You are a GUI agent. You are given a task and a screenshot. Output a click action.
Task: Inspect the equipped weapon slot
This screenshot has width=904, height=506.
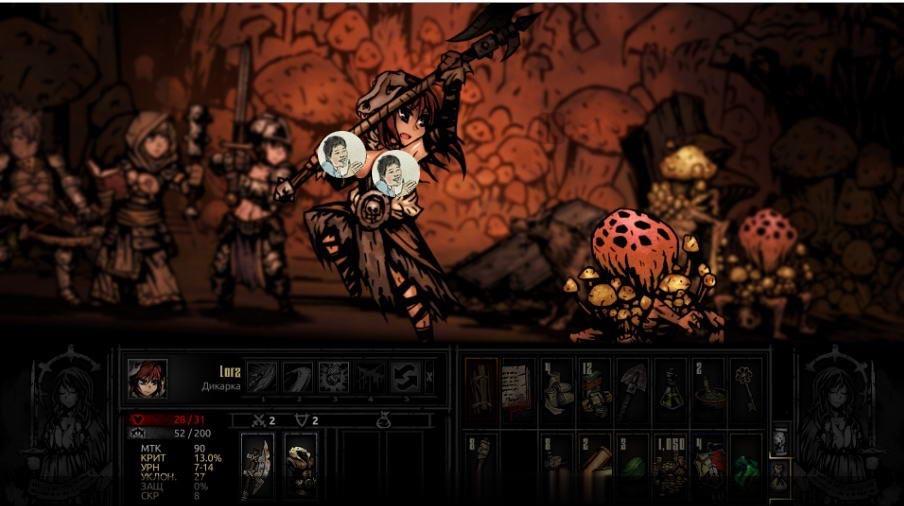pos(257,466)
